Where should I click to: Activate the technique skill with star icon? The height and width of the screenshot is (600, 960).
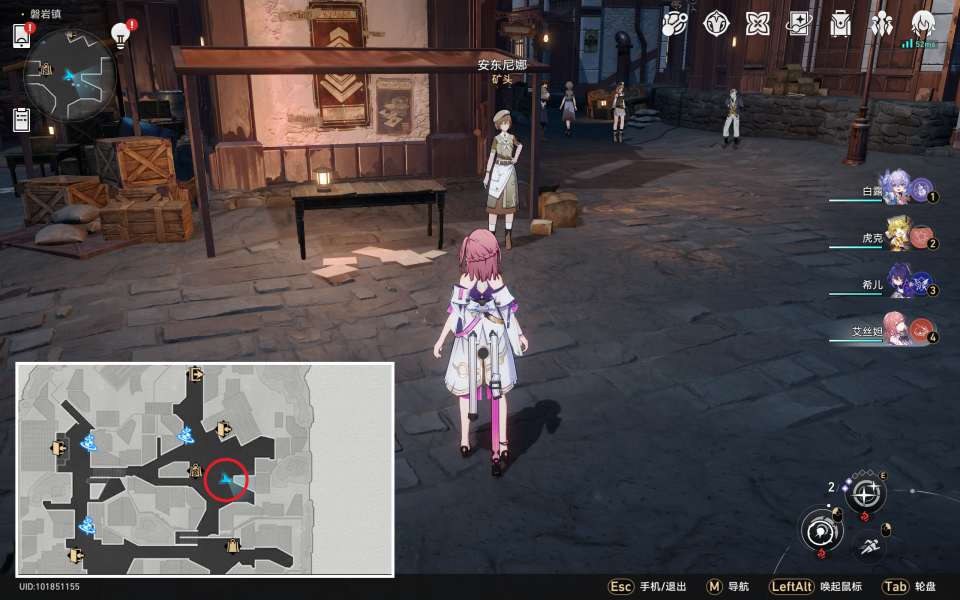pos(866,492)
